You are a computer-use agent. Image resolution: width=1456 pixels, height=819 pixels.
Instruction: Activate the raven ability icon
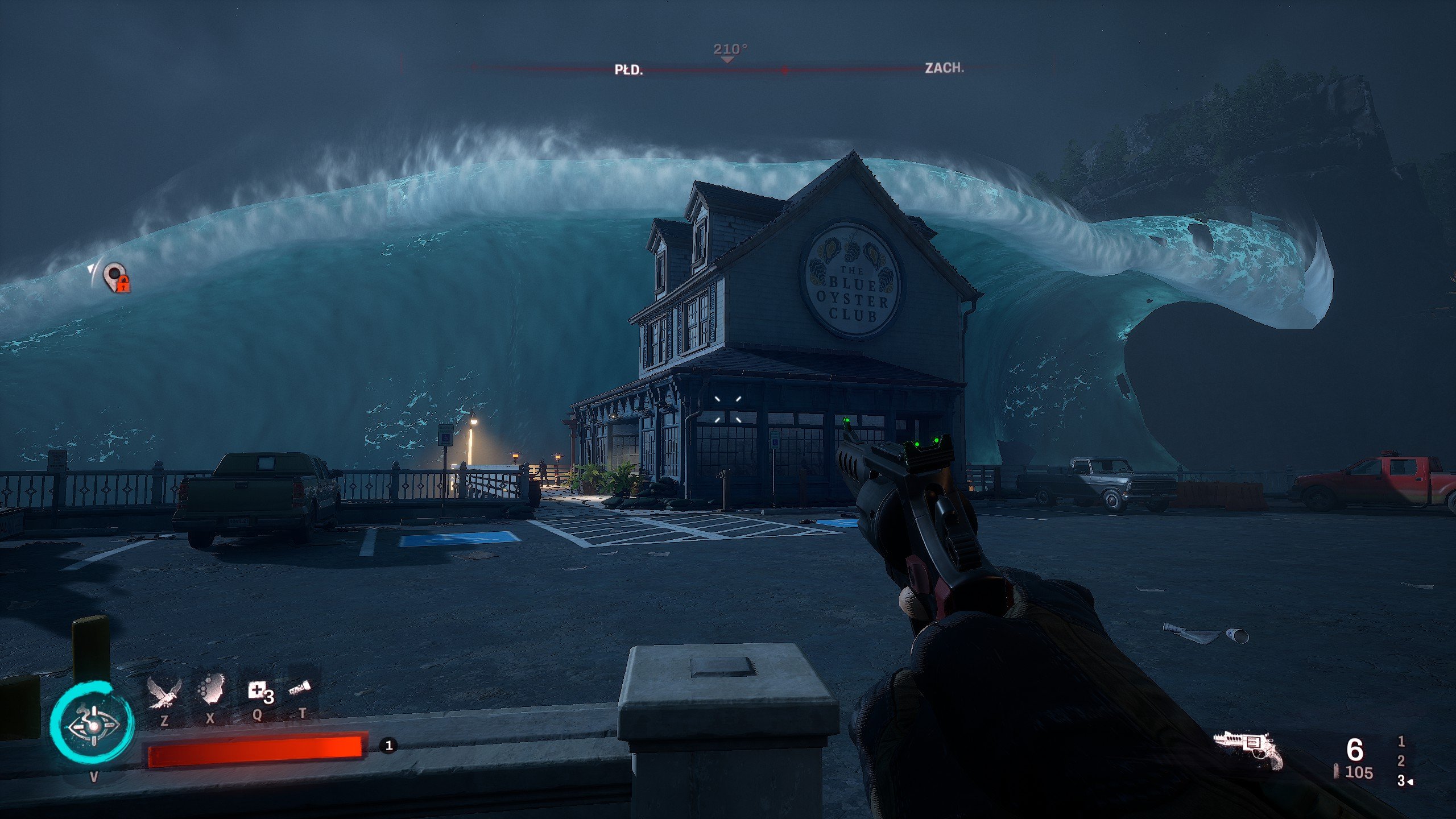(164, 693)
